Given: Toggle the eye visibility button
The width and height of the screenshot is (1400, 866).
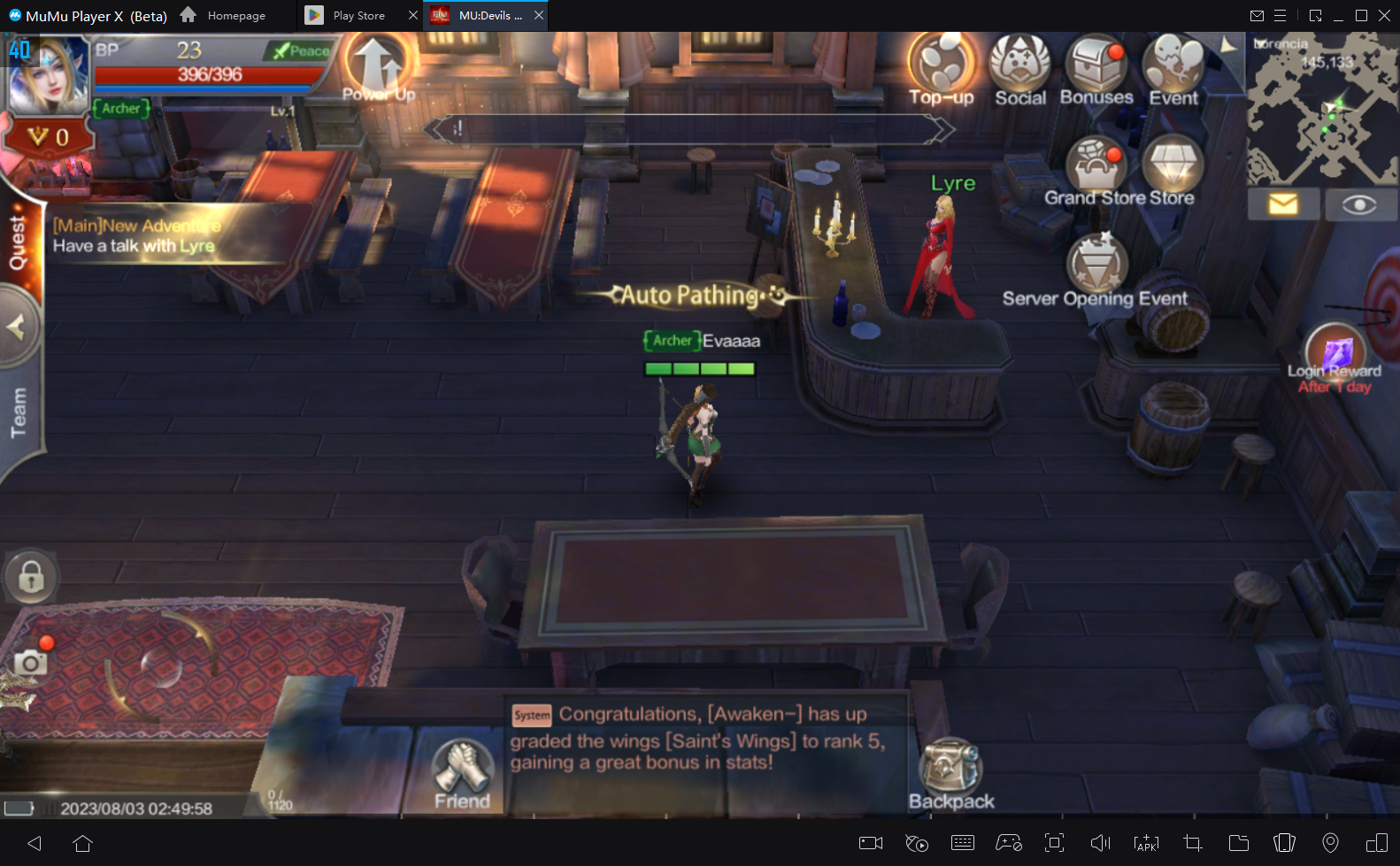Looking at the screenshot, I should pos(1358,204).
